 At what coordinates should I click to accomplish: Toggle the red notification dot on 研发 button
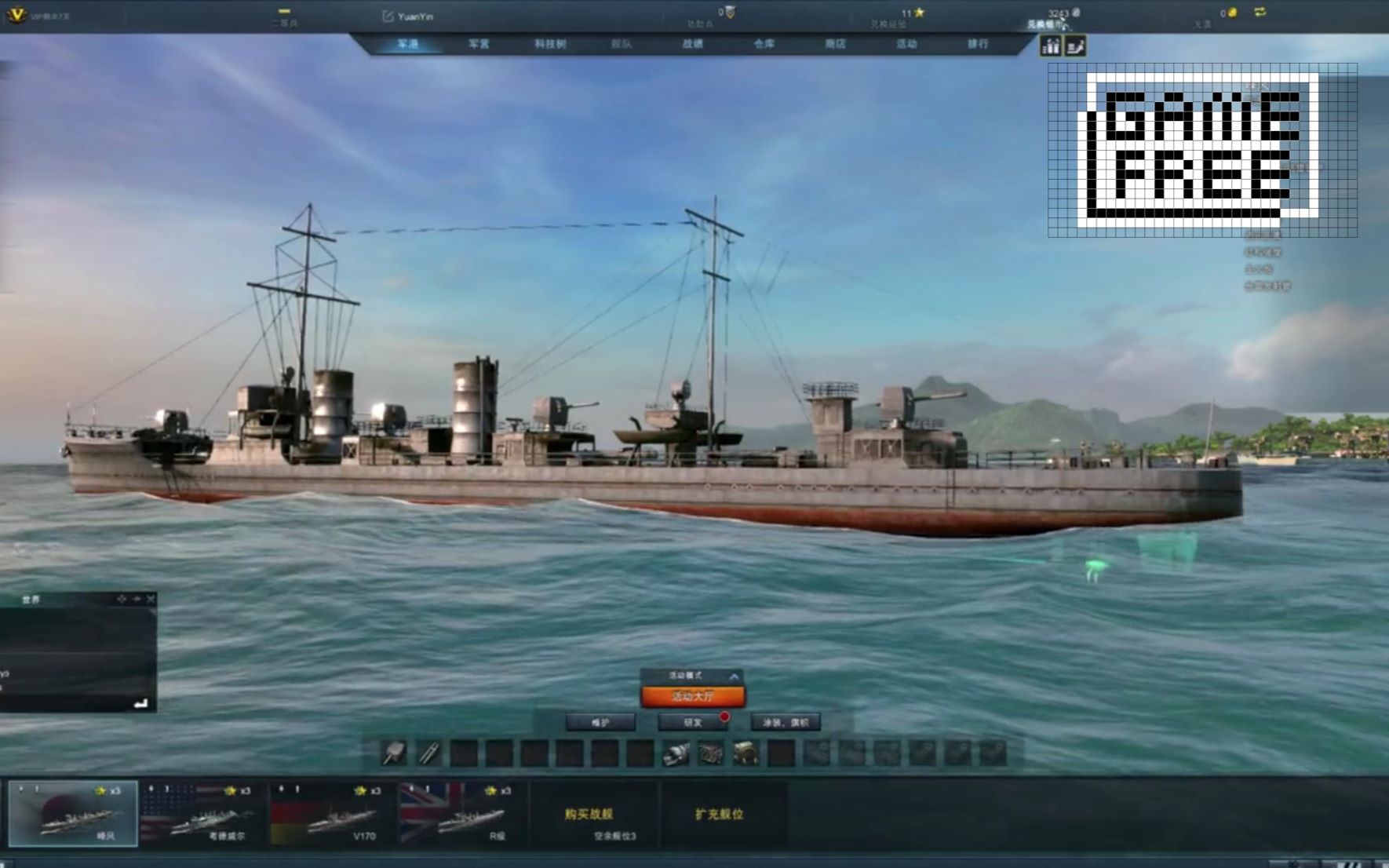pos(723,717)
